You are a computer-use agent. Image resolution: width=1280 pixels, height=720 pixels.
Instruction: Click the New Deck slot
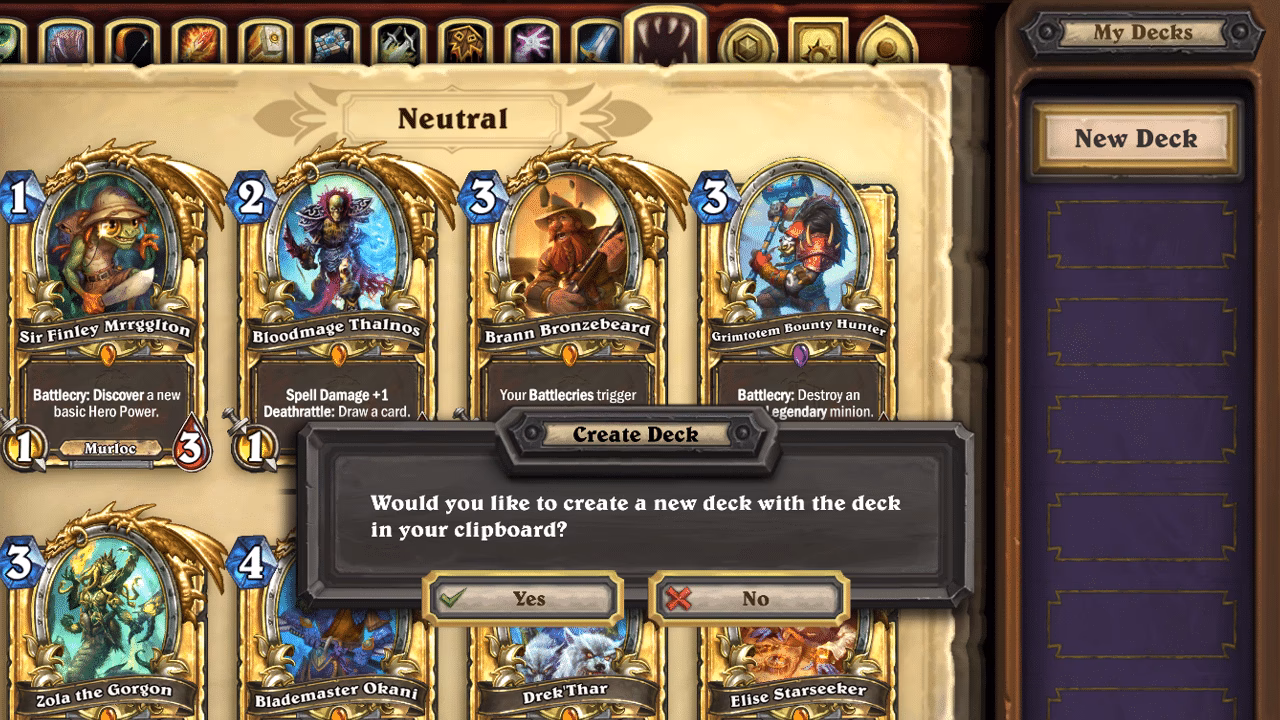[1137, 139]
